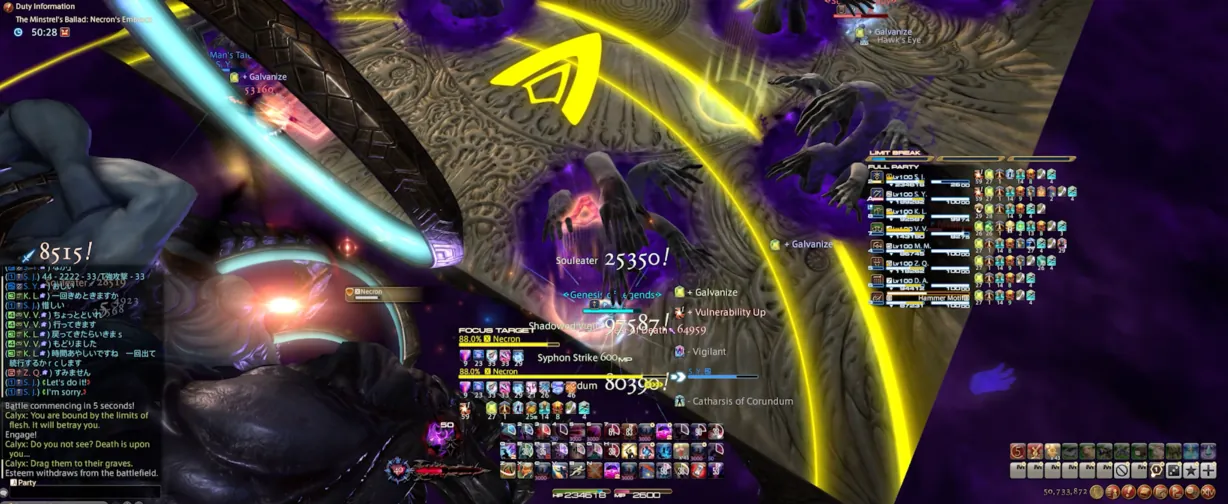Click the crossed-out circle icon in the small bar

pyautogui.click(x=1122, y=470)
